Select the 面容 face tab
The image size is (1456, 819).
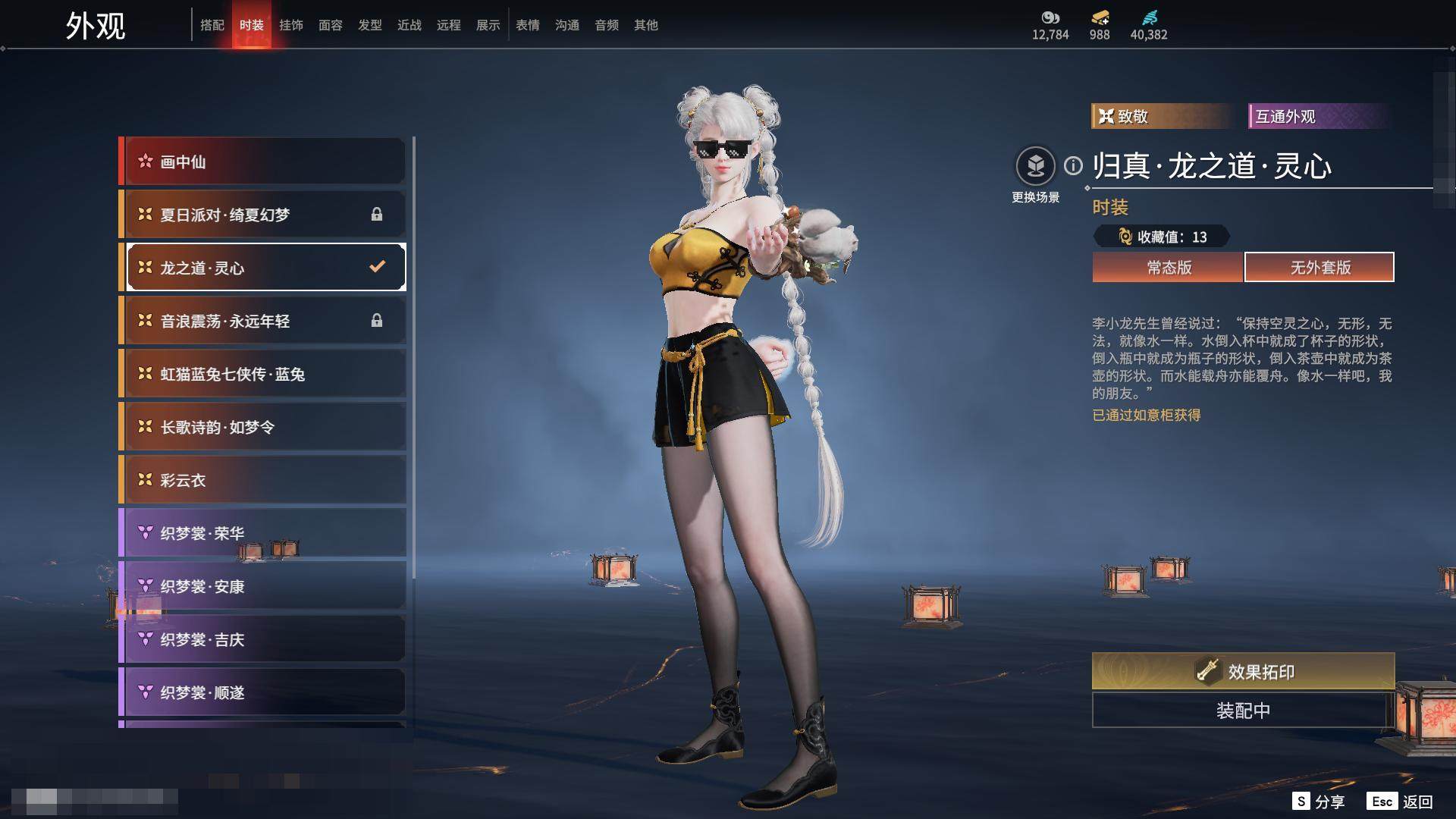point(331,25)
